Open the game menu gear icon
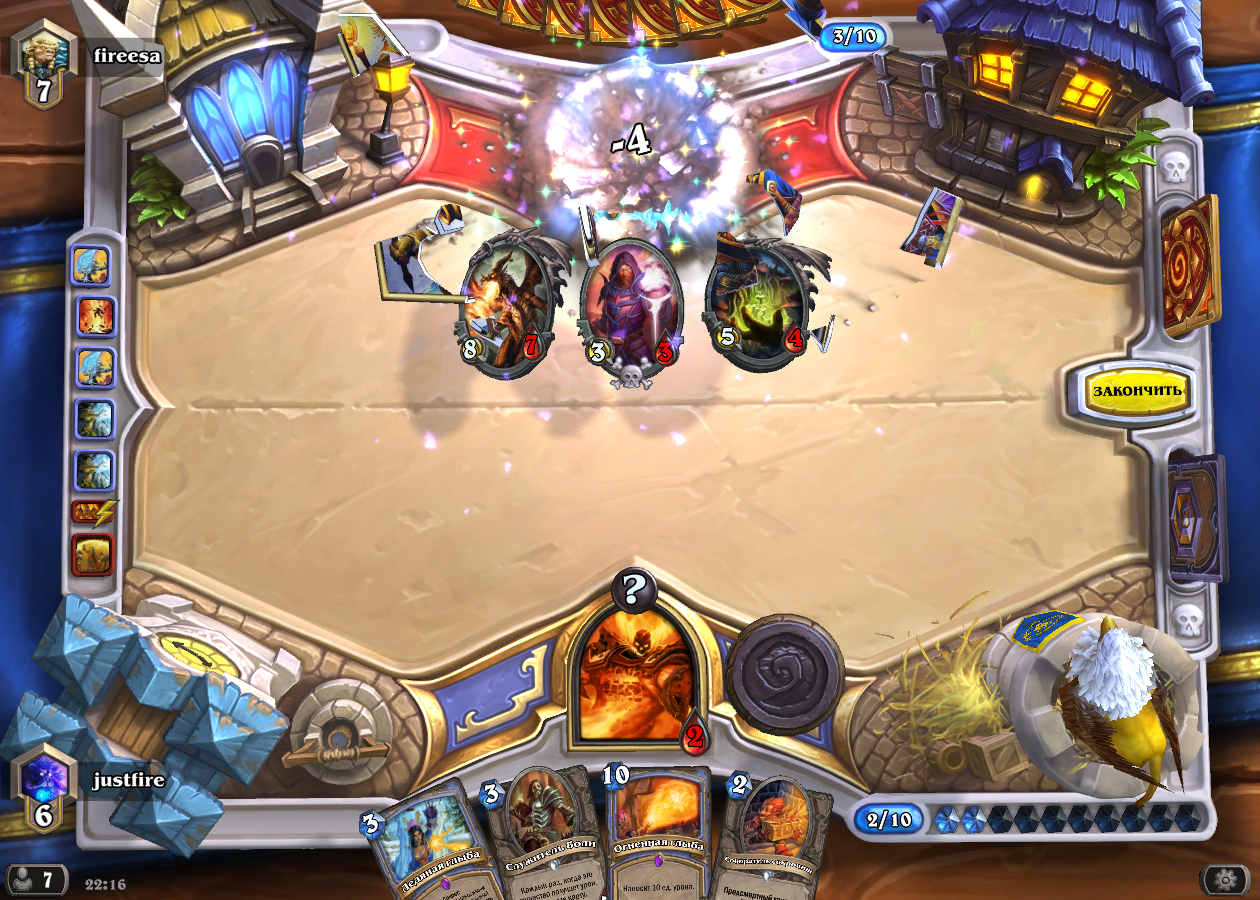Screen dimensions: 1260x900 pyautogui.click(x=1226, y=880)
